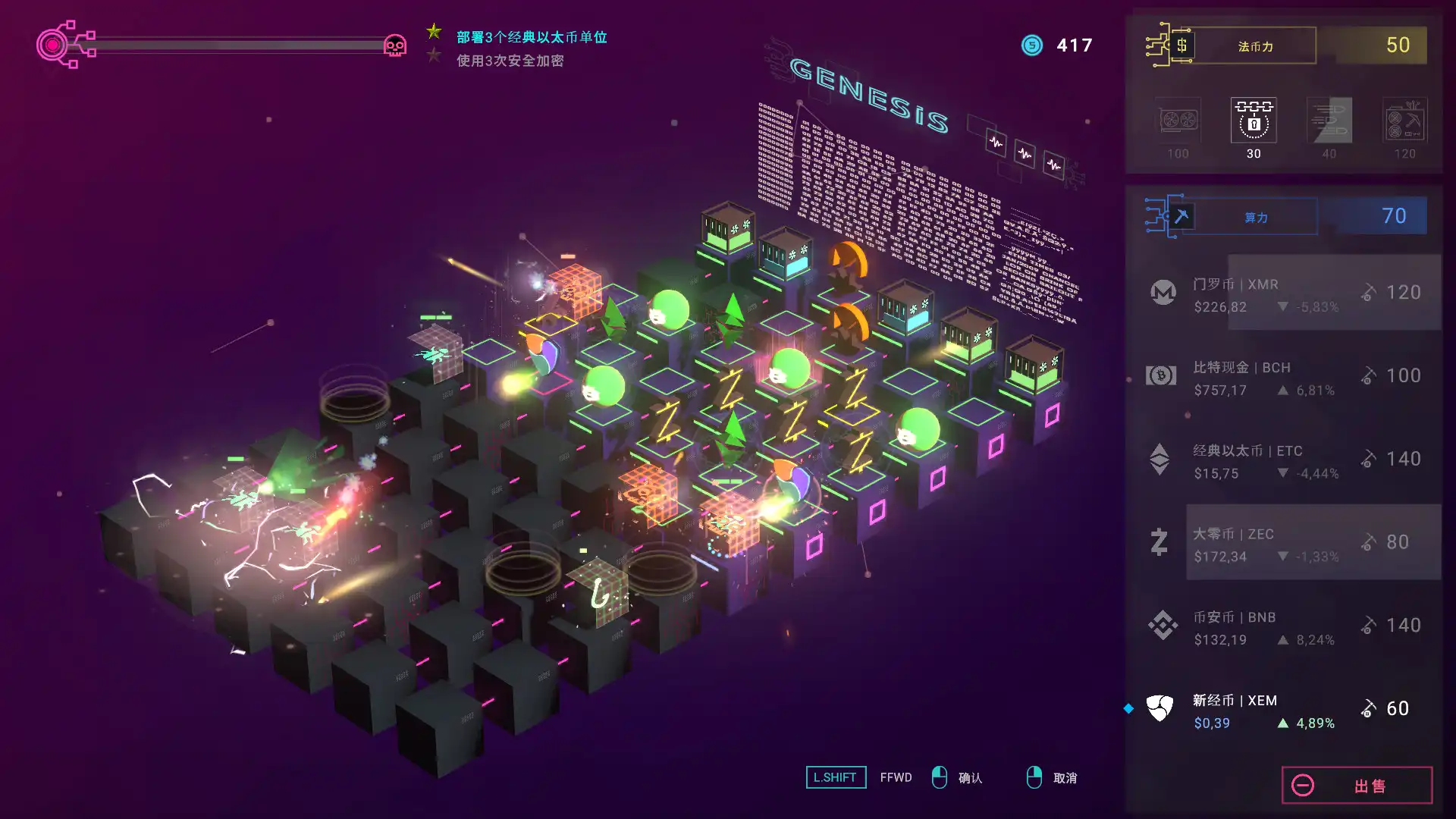
Task: Select the speeding bullets unit costing 40
Action: coord(1328,120)
